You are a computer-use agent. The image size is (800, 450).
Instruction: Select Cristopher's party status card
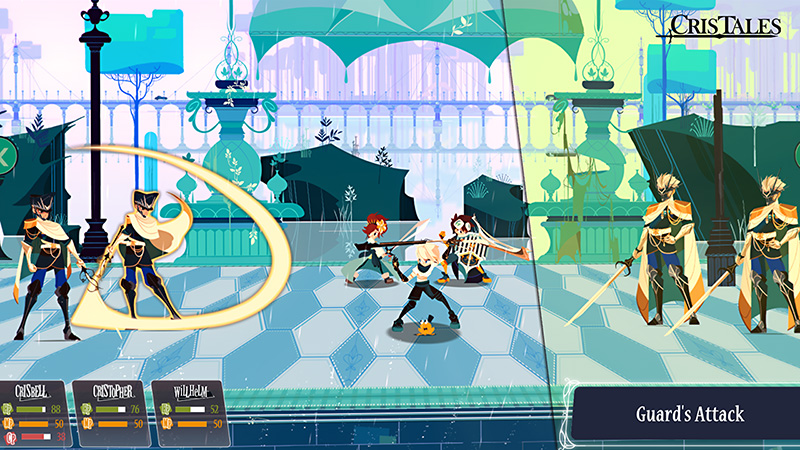114,411
